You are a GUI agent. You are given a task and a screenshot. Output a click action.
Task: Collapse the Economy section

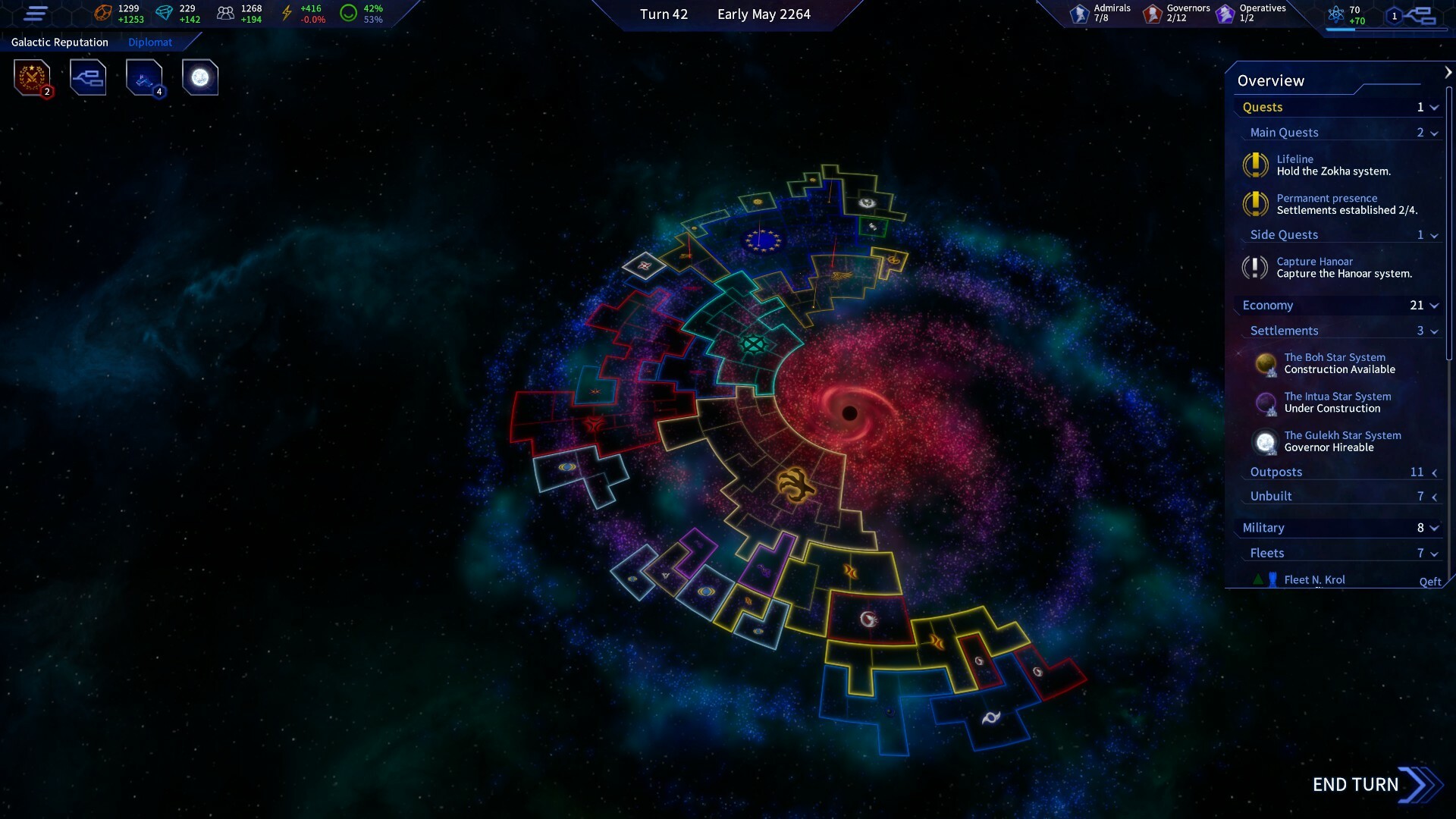[1432, 305]
